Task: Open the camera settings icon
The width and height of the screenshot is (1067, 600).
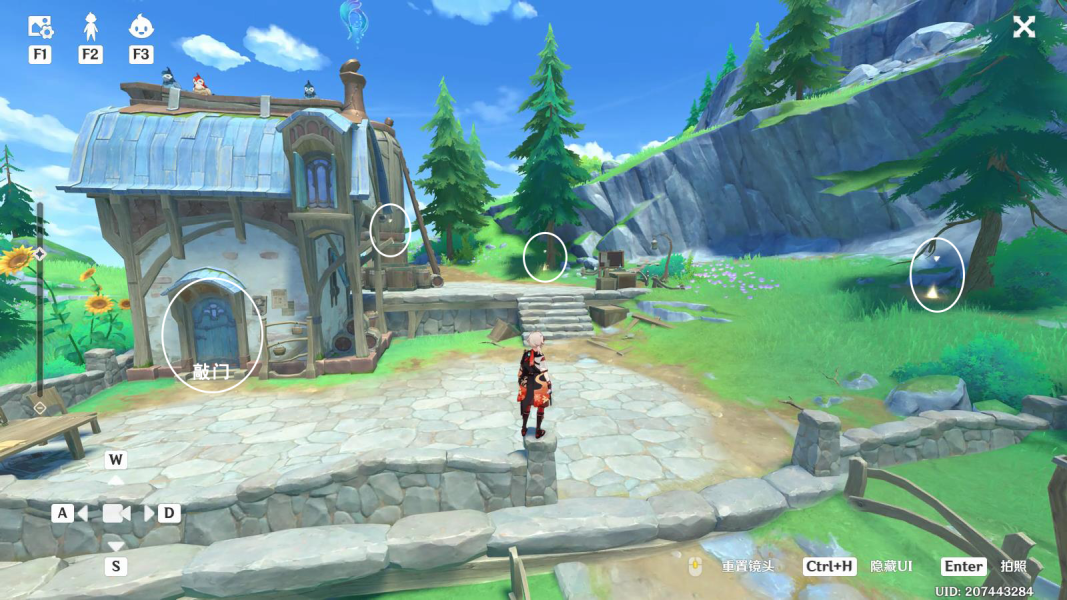Action: click(x=40, y=27)
